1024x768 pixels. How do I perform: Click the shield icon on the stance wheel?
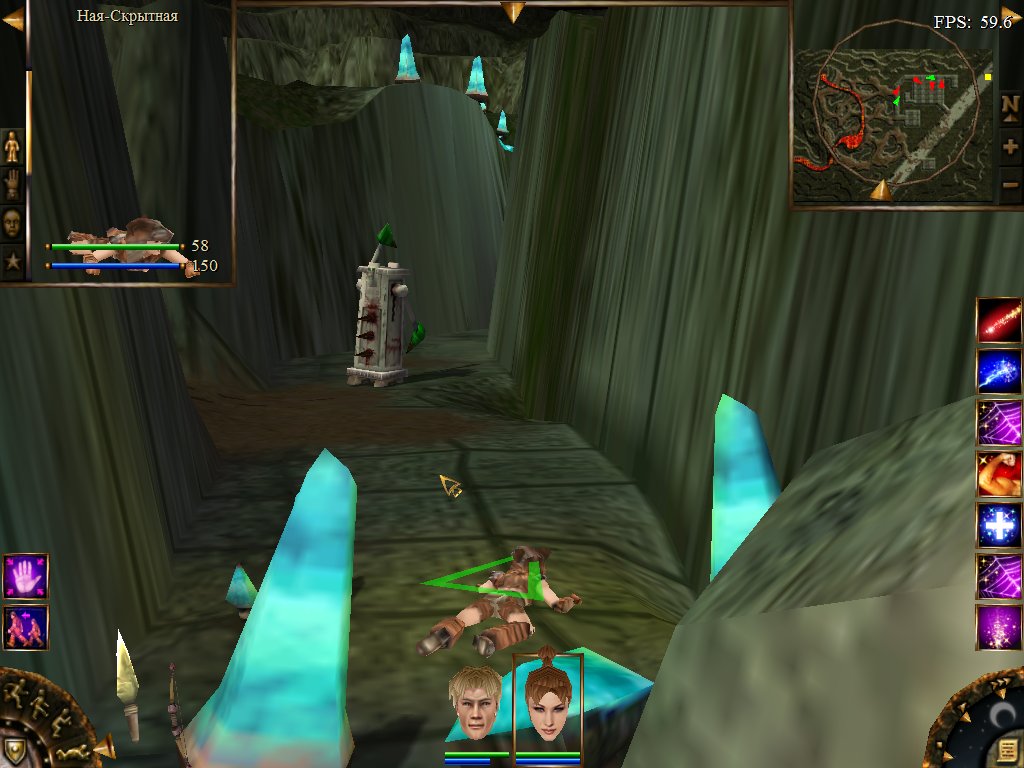[x=17, y=749]
